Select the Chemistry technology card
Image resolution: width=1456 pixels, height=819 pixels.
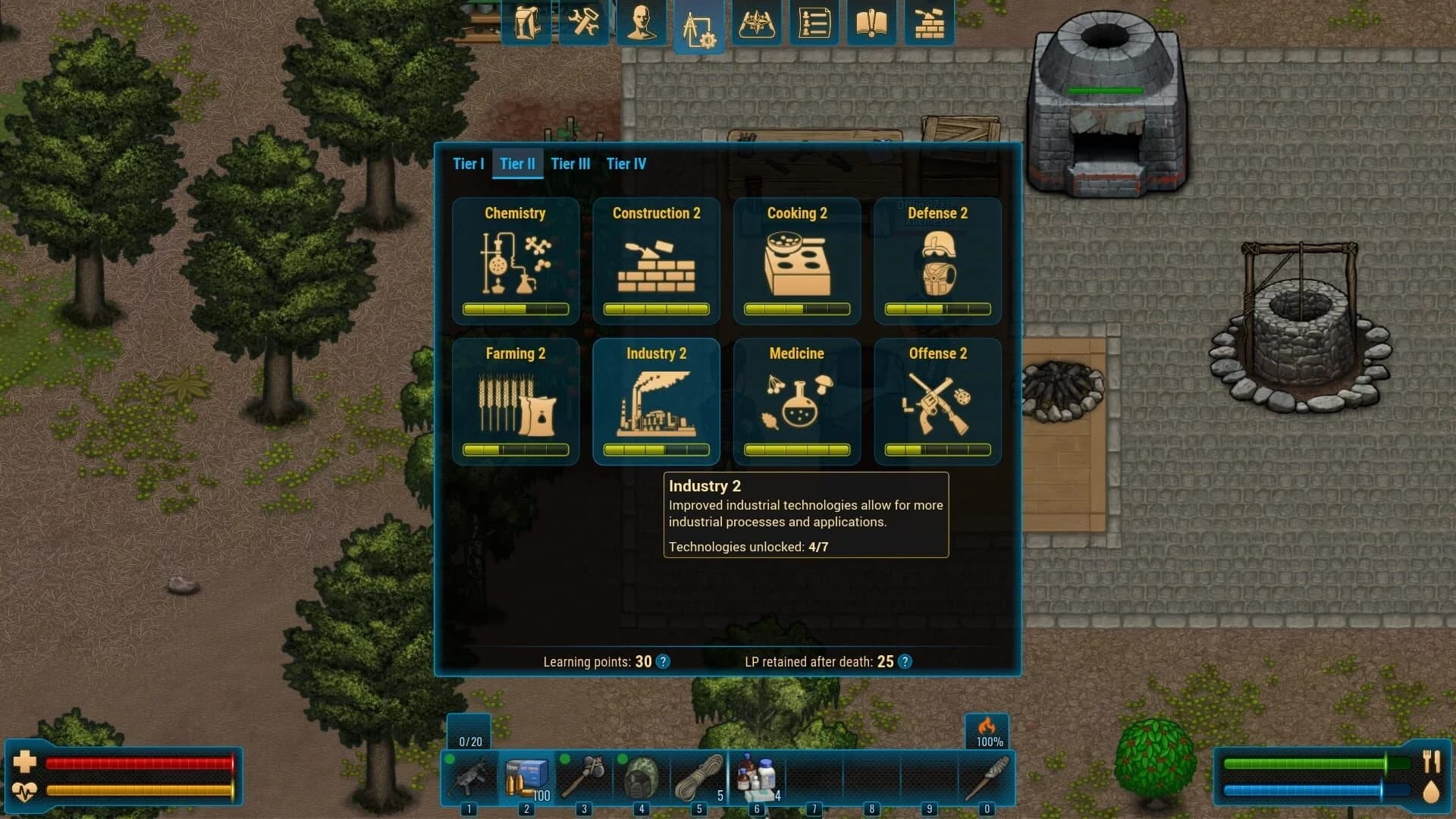(516, 262)
